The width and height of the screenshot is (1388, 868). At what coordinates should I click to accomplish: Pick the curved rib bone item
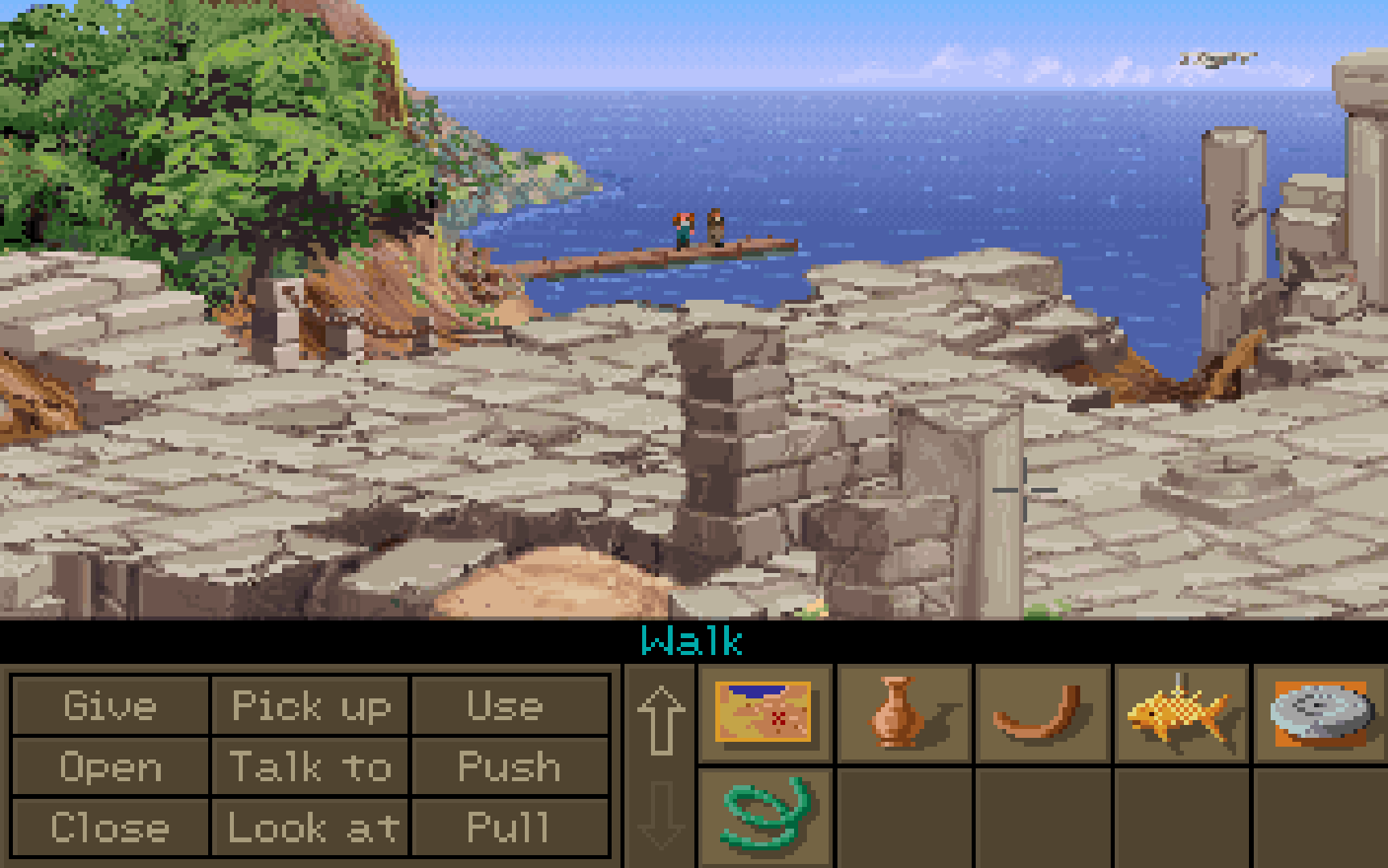click(1038, 712)
